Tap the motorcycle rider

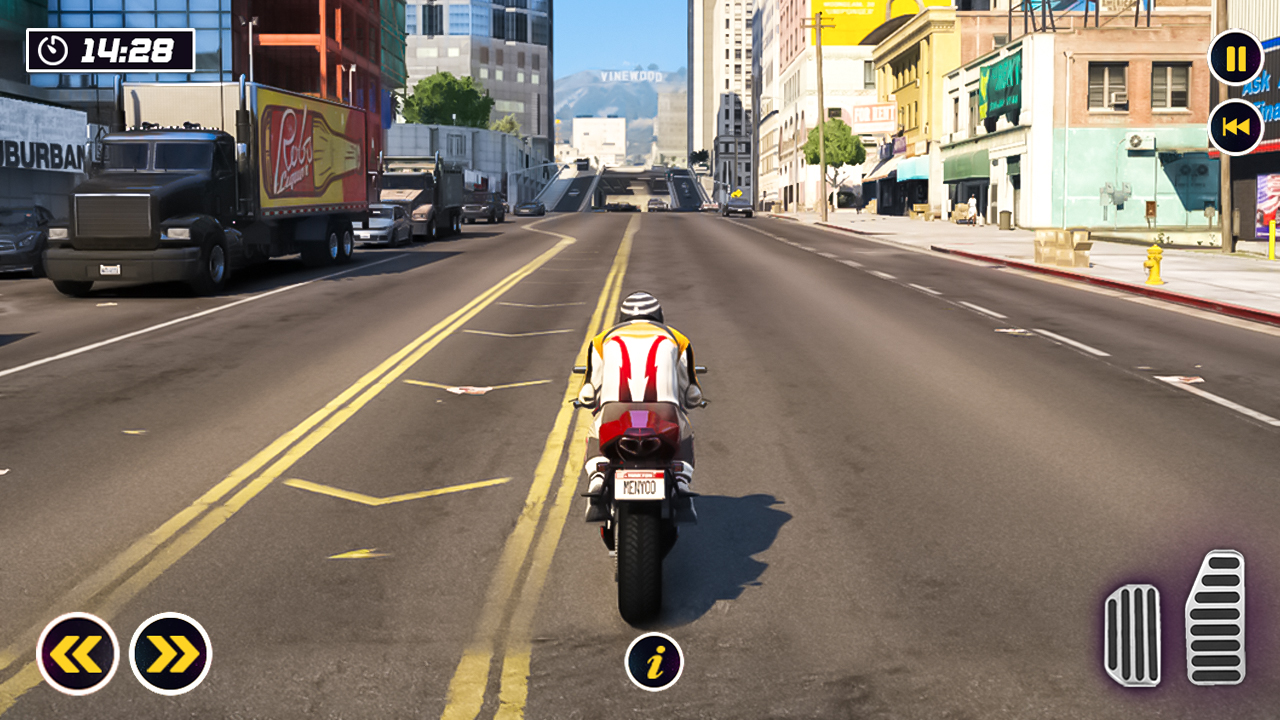click(x=641, y=350)
